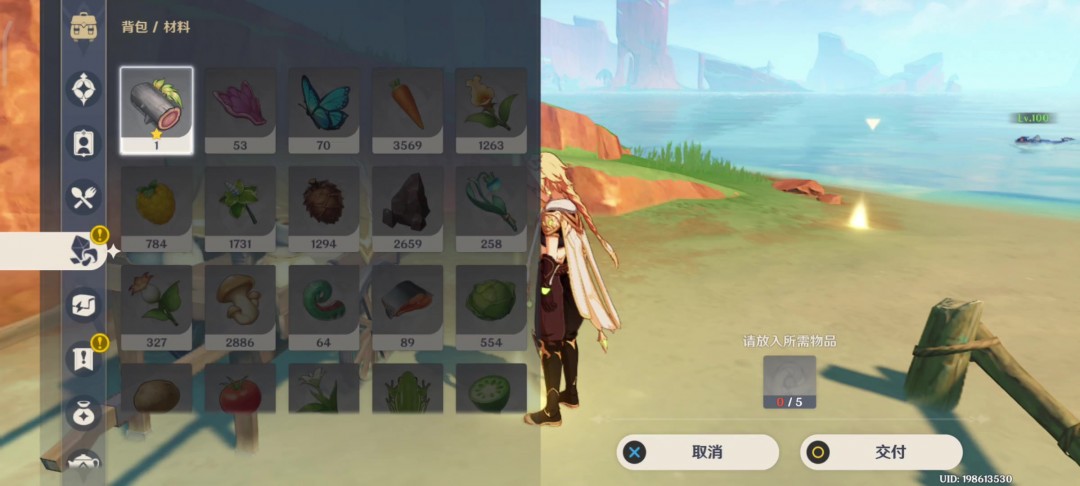This screenshot has height=486, width=1080.
Task: Choose the green frog item
Action: coord(407,389)
